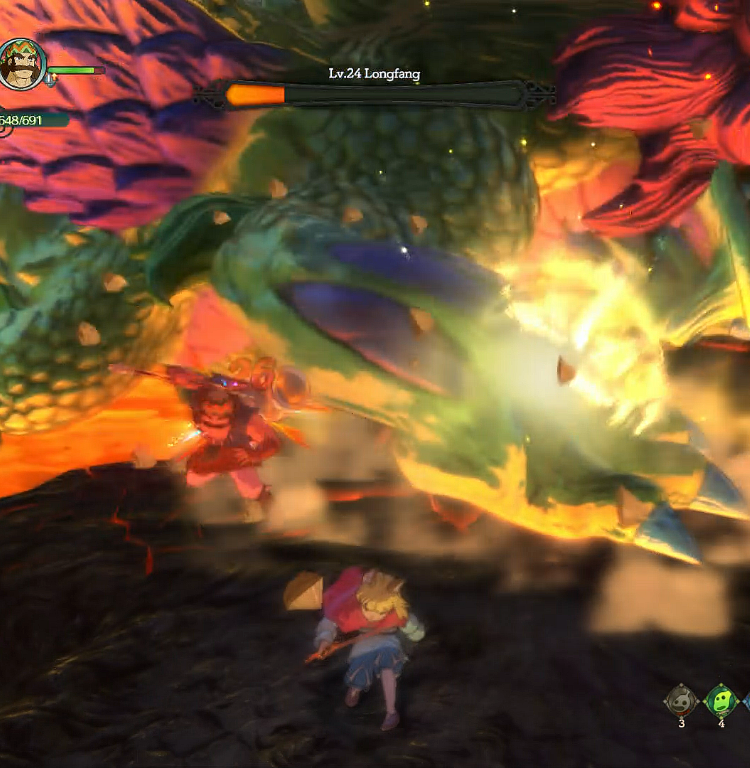Activate the green higgledy icon
The width and height of the screenshot is (750, 768).
[x=721, y=700]
